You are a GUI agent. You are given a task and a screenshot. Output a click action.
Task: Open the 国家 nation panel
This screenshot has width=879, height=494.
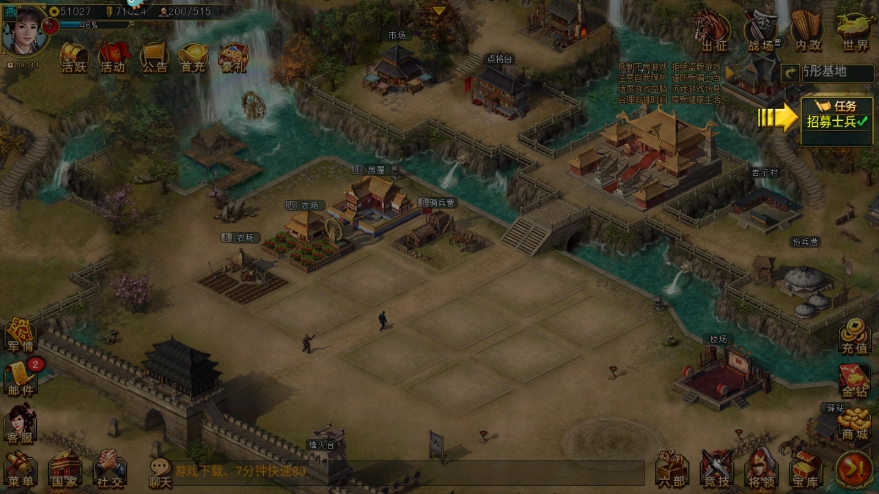pyautogui.click(x=65, y=468)
